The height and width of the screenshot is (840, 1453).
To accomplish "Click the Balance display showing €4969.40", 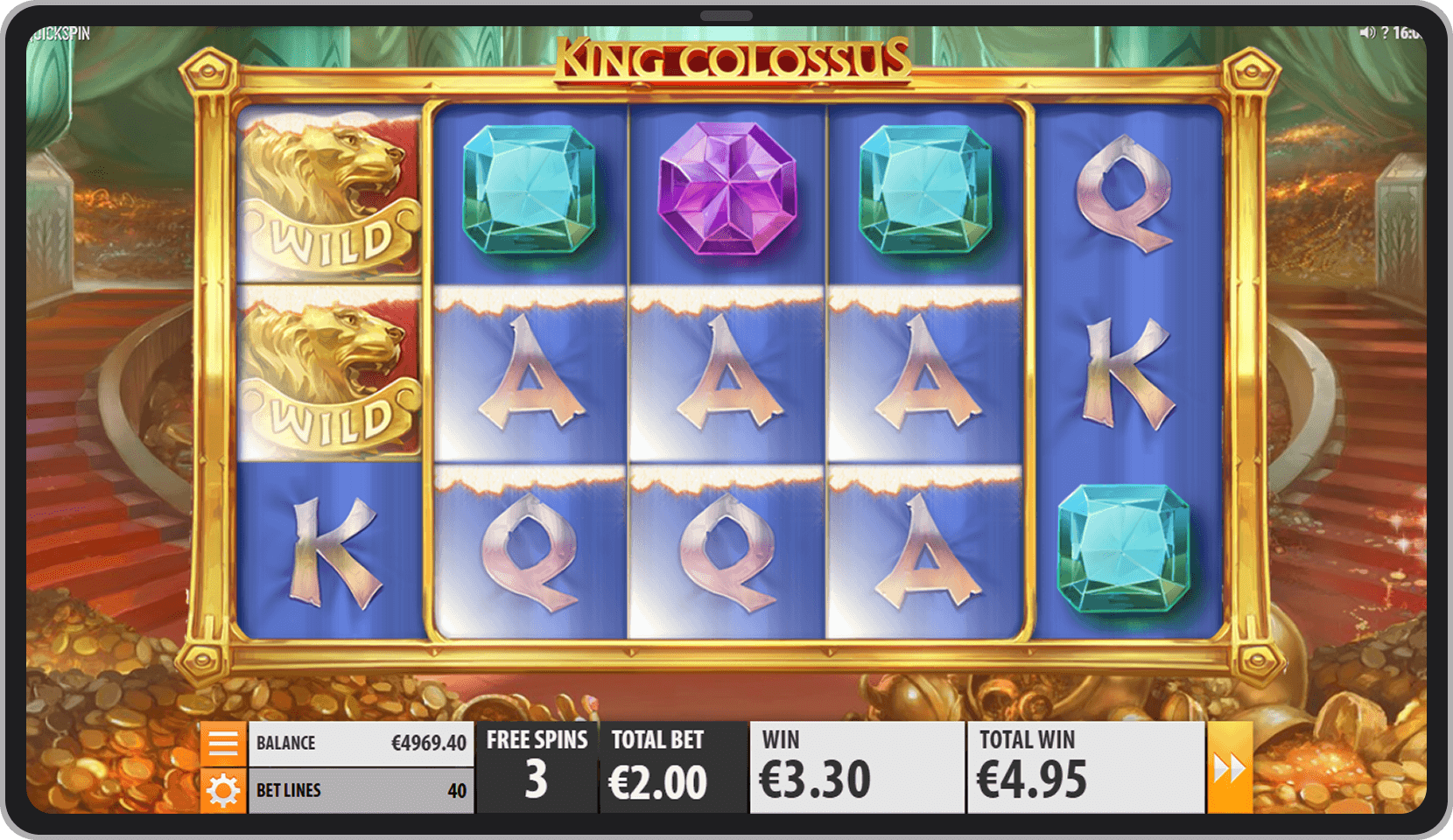I will (361, 742).
